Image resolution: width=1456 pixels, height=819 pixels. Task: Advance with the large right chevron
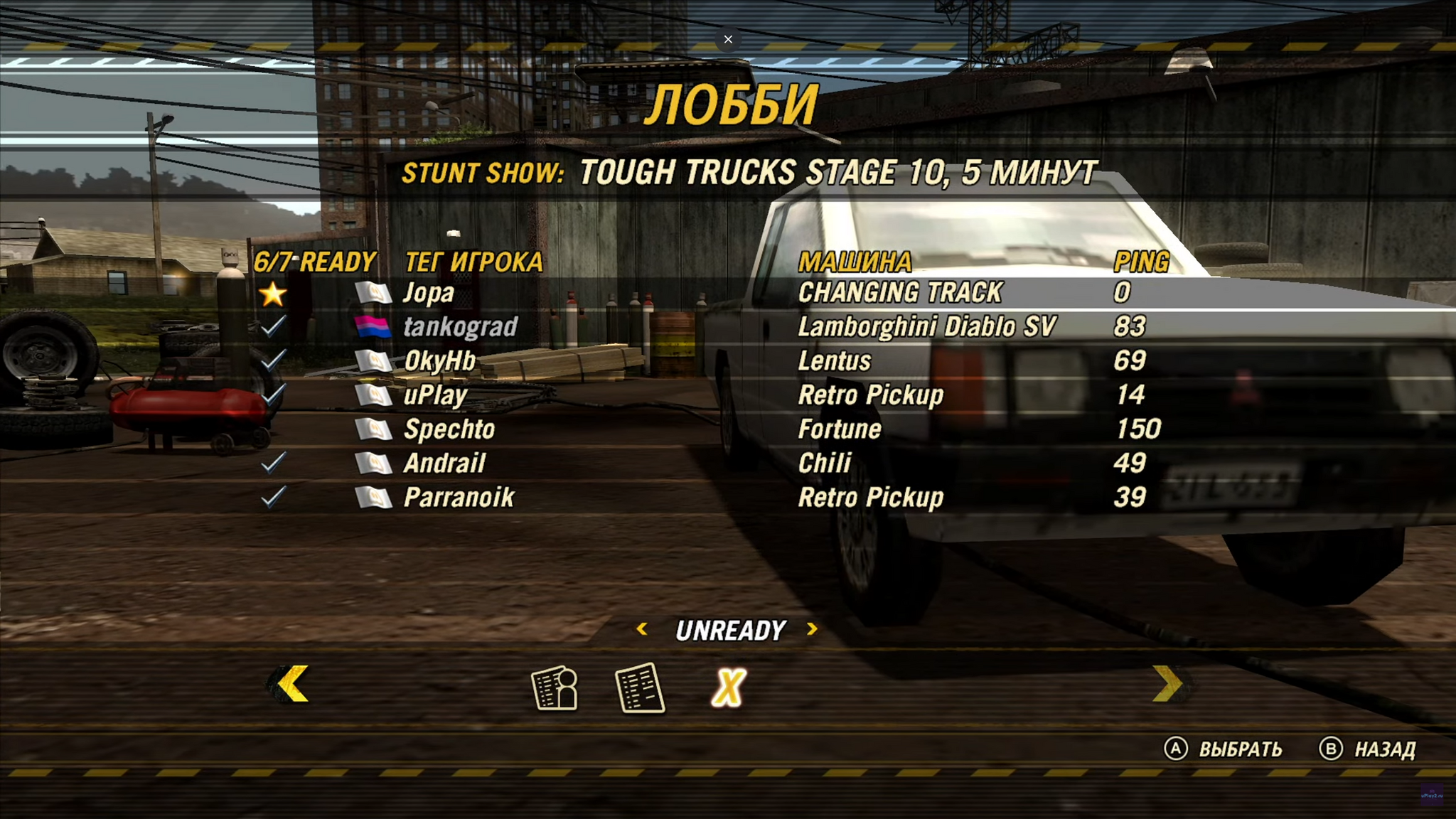click(x=1167, y=685)
